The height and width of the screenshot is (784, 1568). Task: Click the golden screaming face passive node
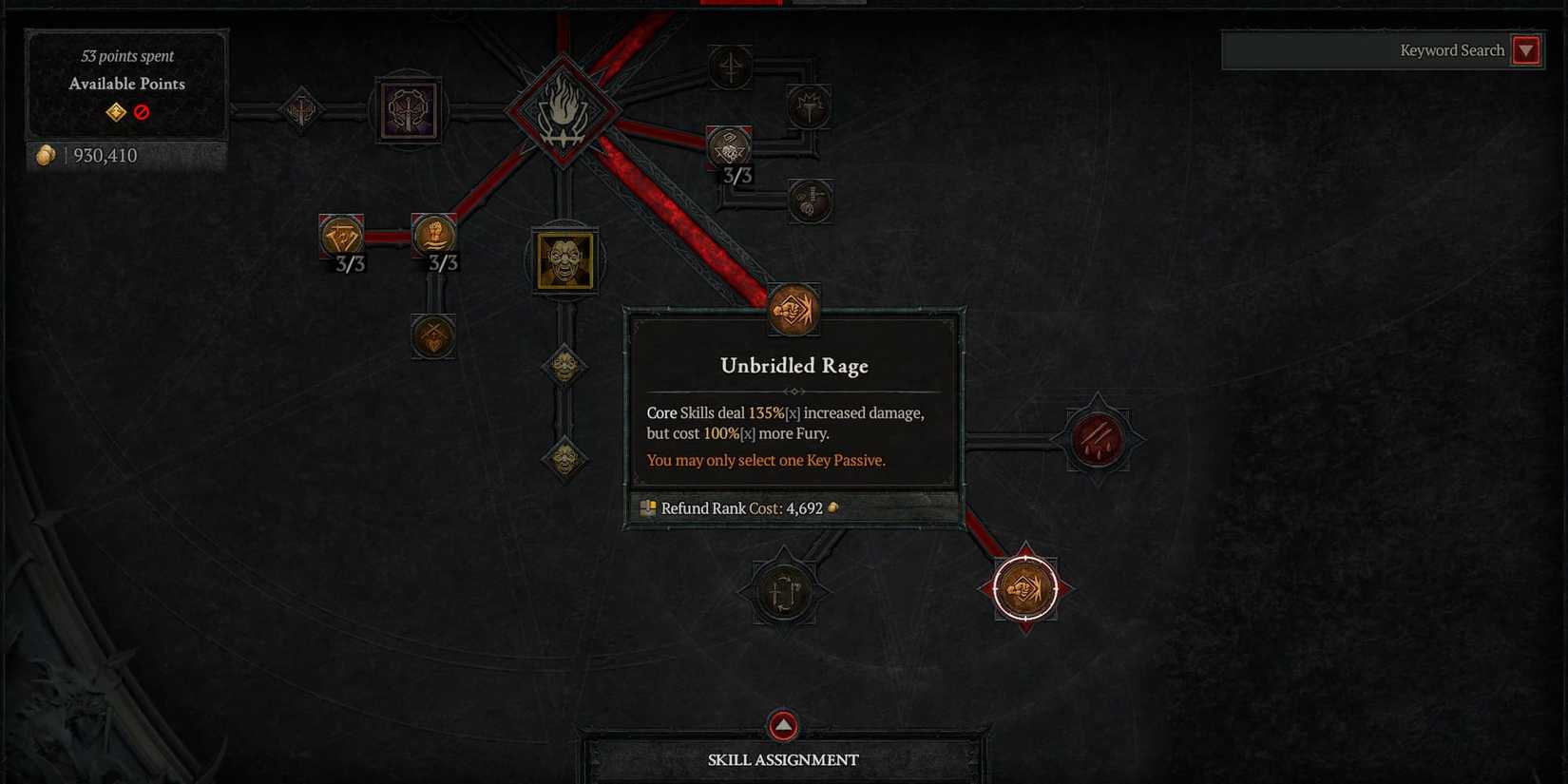pos(564,260)
